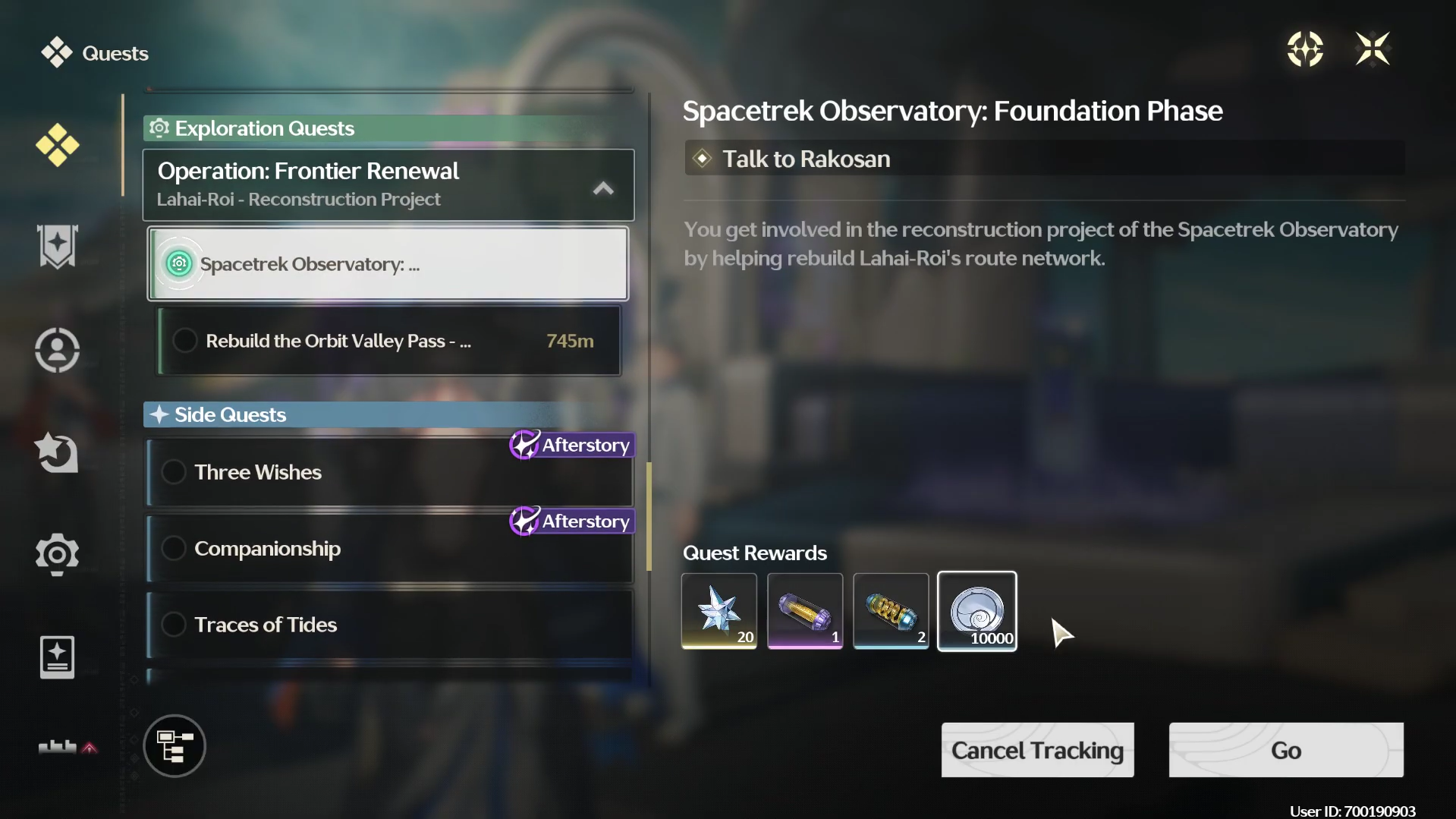This screenshot has height=819, width=1456.
Task: Open the Three Wishes side quest
Action: (389, 473)
